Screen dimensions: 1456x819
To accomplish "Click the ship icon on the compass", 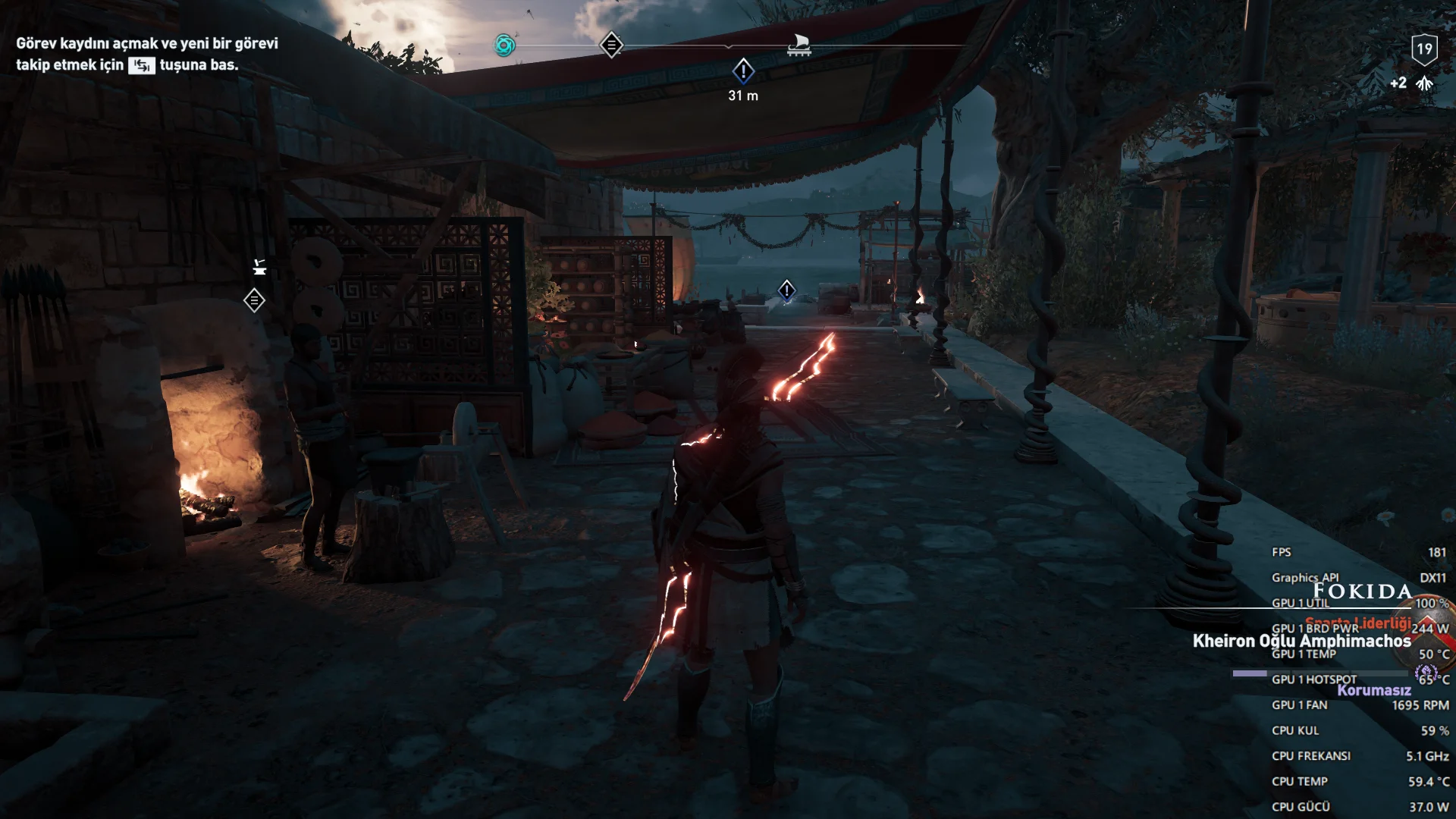I will click(x=799, y=44).
